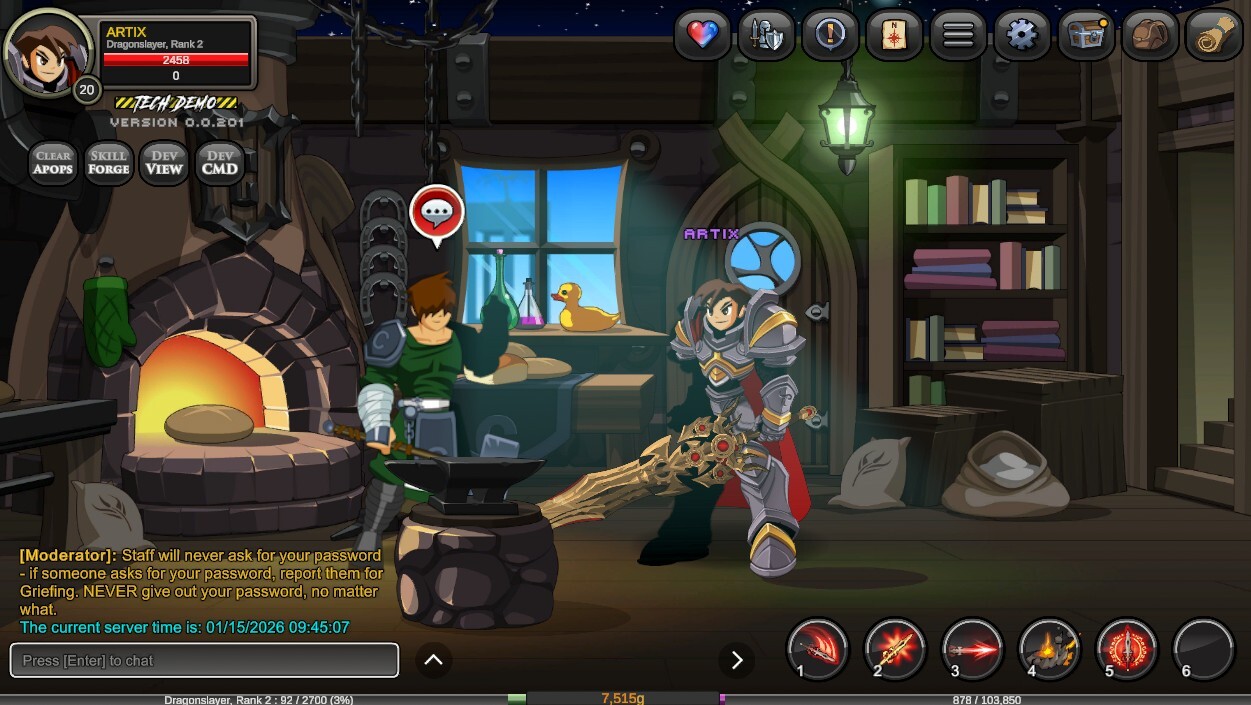
Task: Open the brown backpack inventory
Action: coord(1150,36)
